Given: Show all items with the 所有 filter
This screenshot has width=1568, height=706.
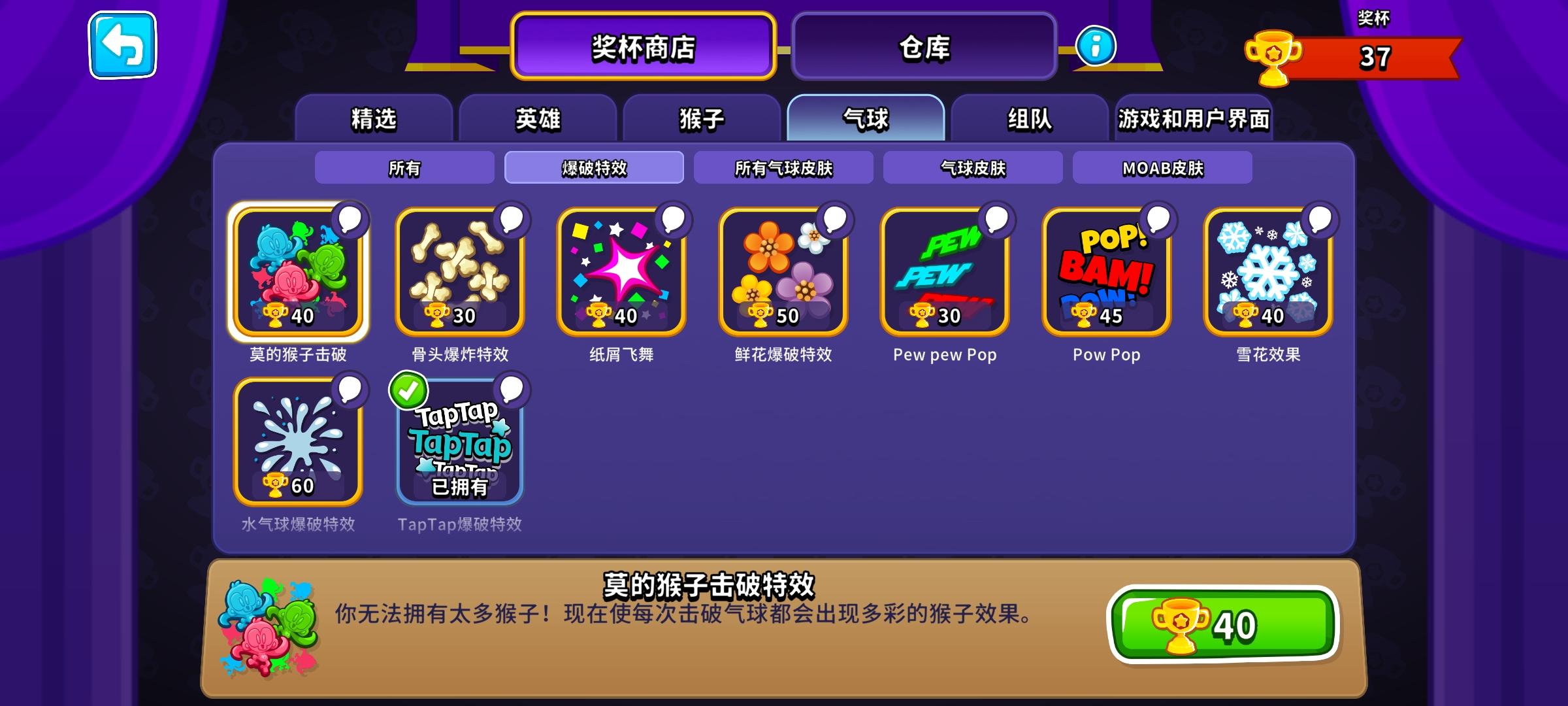Looking at the screenshot, I should pyautogui.click(x=405, y=167).
